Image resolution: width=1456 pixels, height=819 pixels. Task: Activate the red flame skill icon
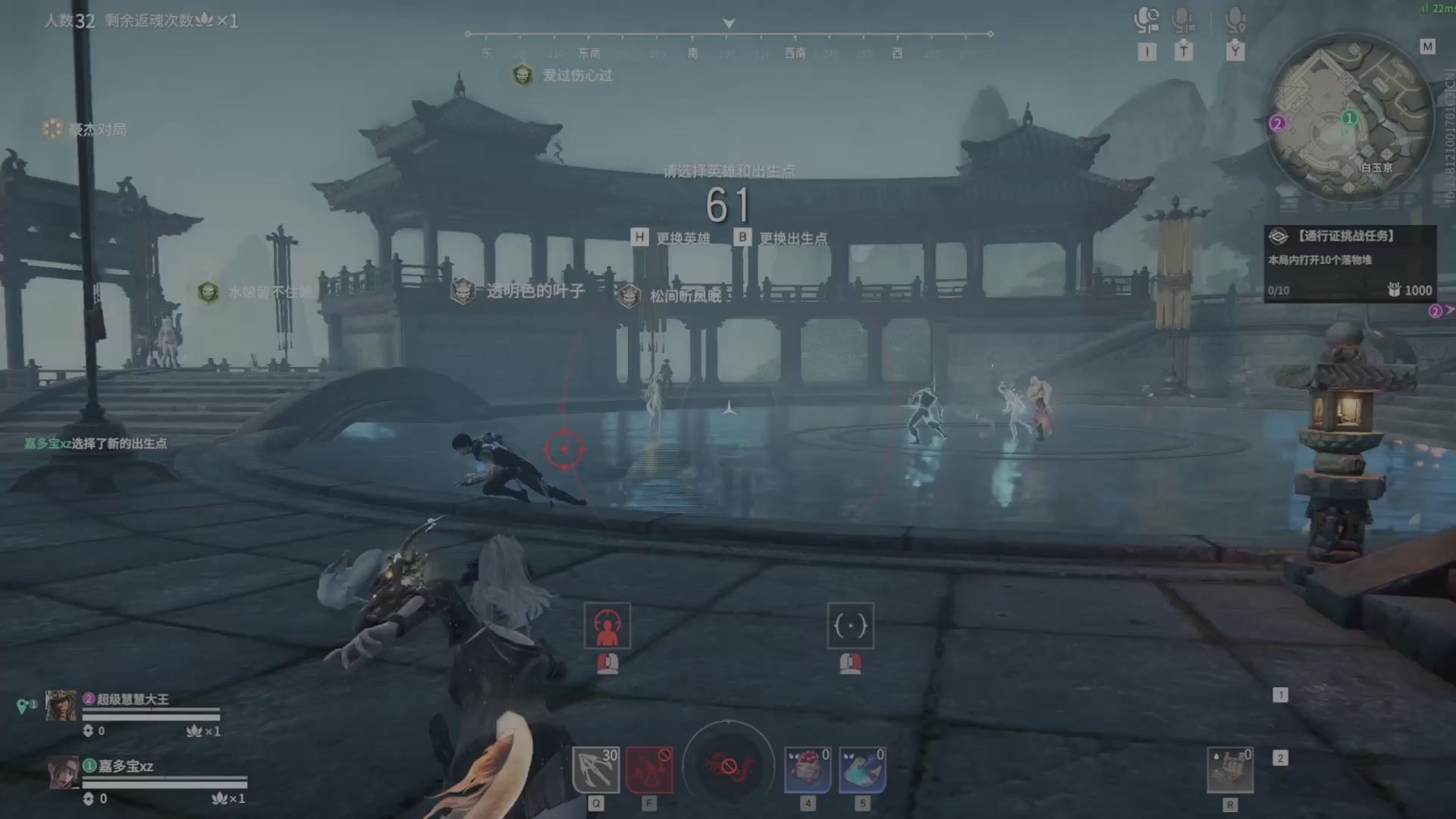click(x=649, y=769)
